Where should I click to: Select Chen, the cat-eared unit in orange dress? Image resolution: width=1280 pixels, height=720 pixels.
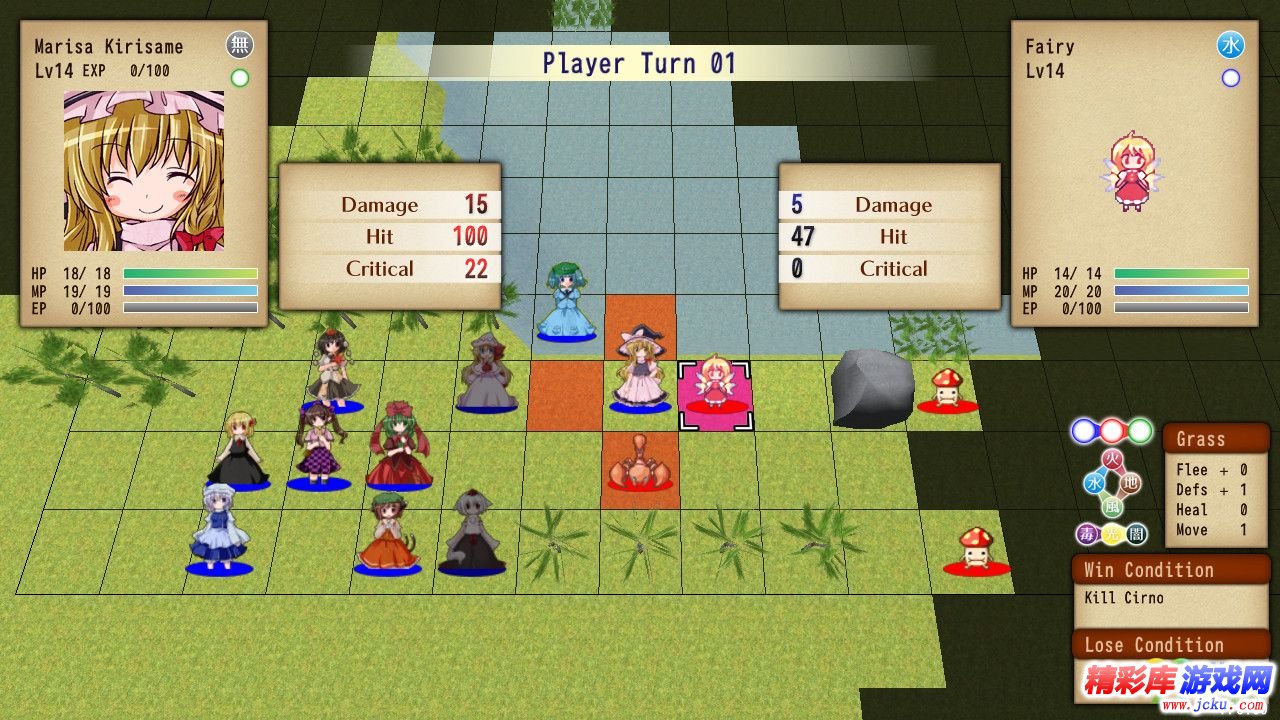click(x=386, y=535)
